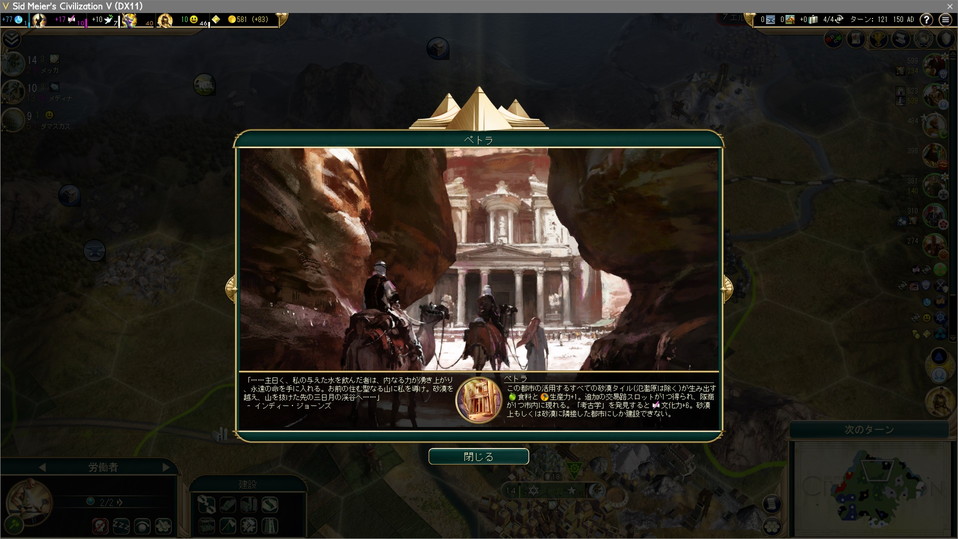
Task: End turn with 次のターン button
Action: pos(873,430)
